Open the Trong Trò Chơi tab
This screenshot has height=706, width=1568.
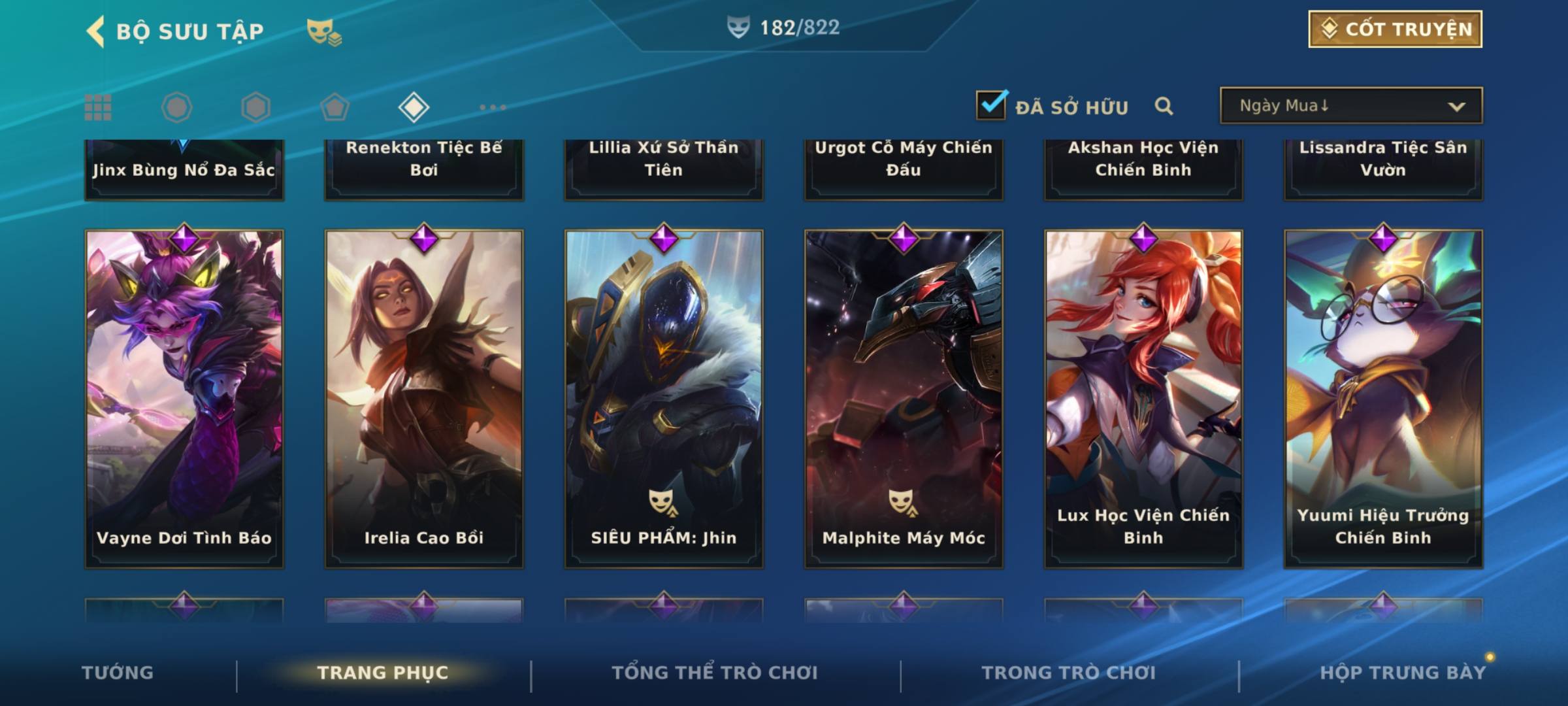(1069, 673)
